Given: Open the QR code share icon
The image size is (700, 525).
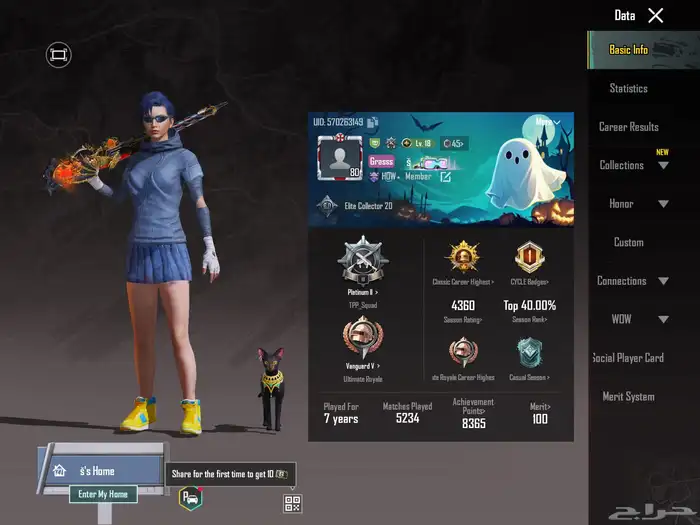Looking at the screenshot, I should (292, 503).
